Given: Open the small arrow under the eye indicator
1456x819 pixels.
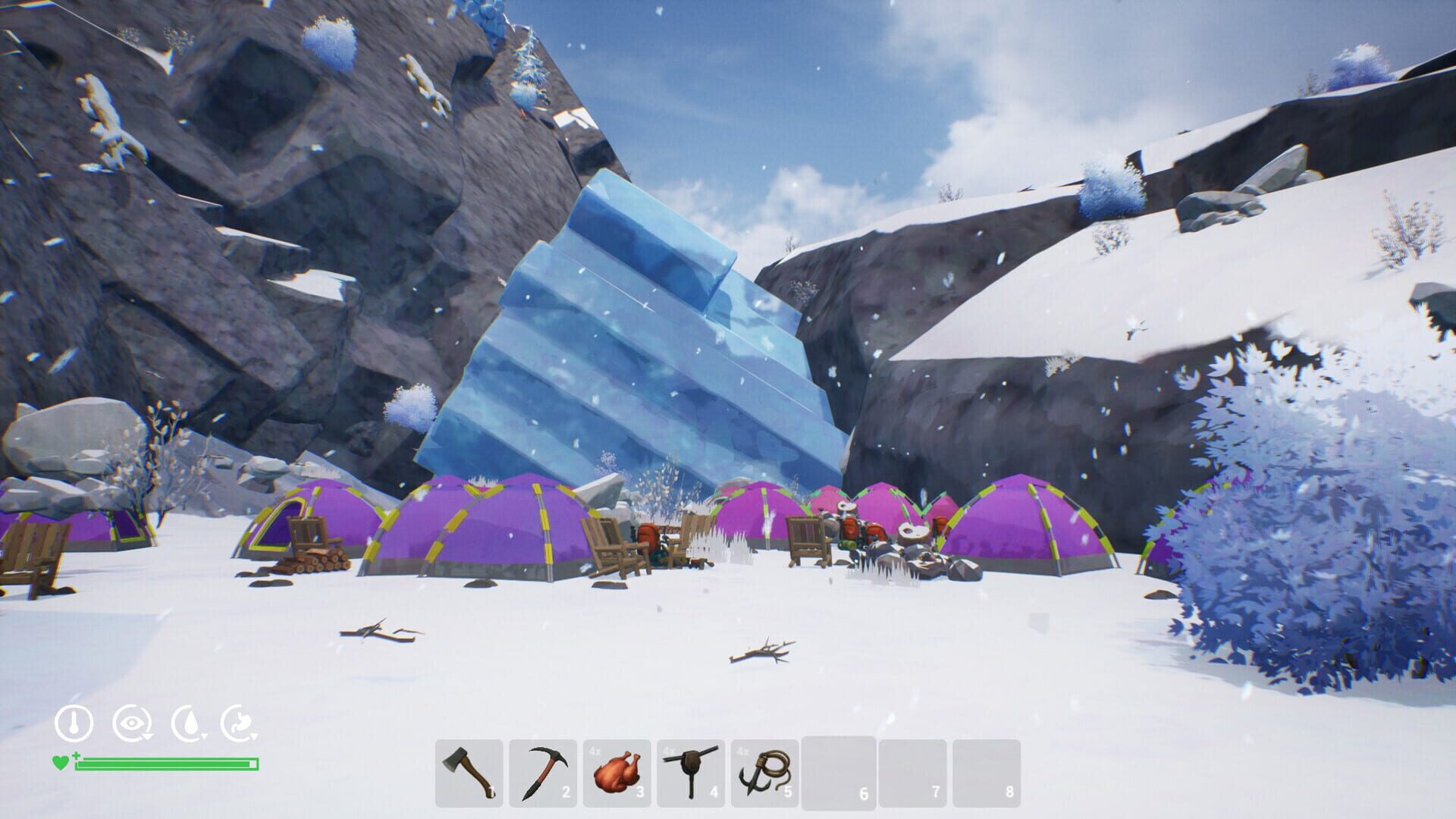Looking at the screenshot, I should pyautogui.click(x=147, y=735).
